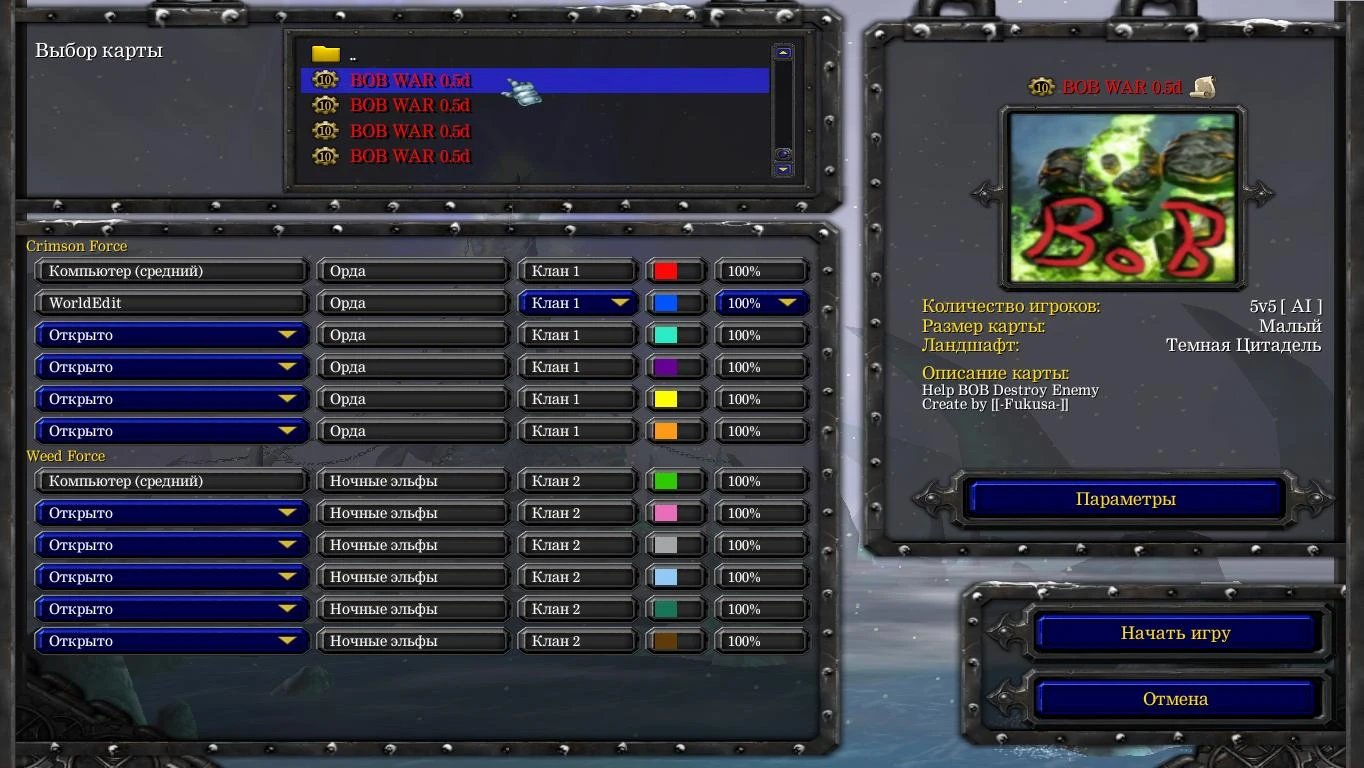
Task: Open the first 'Открыто' slot dropdown in Crimson Force
Action: pos(170,335)
